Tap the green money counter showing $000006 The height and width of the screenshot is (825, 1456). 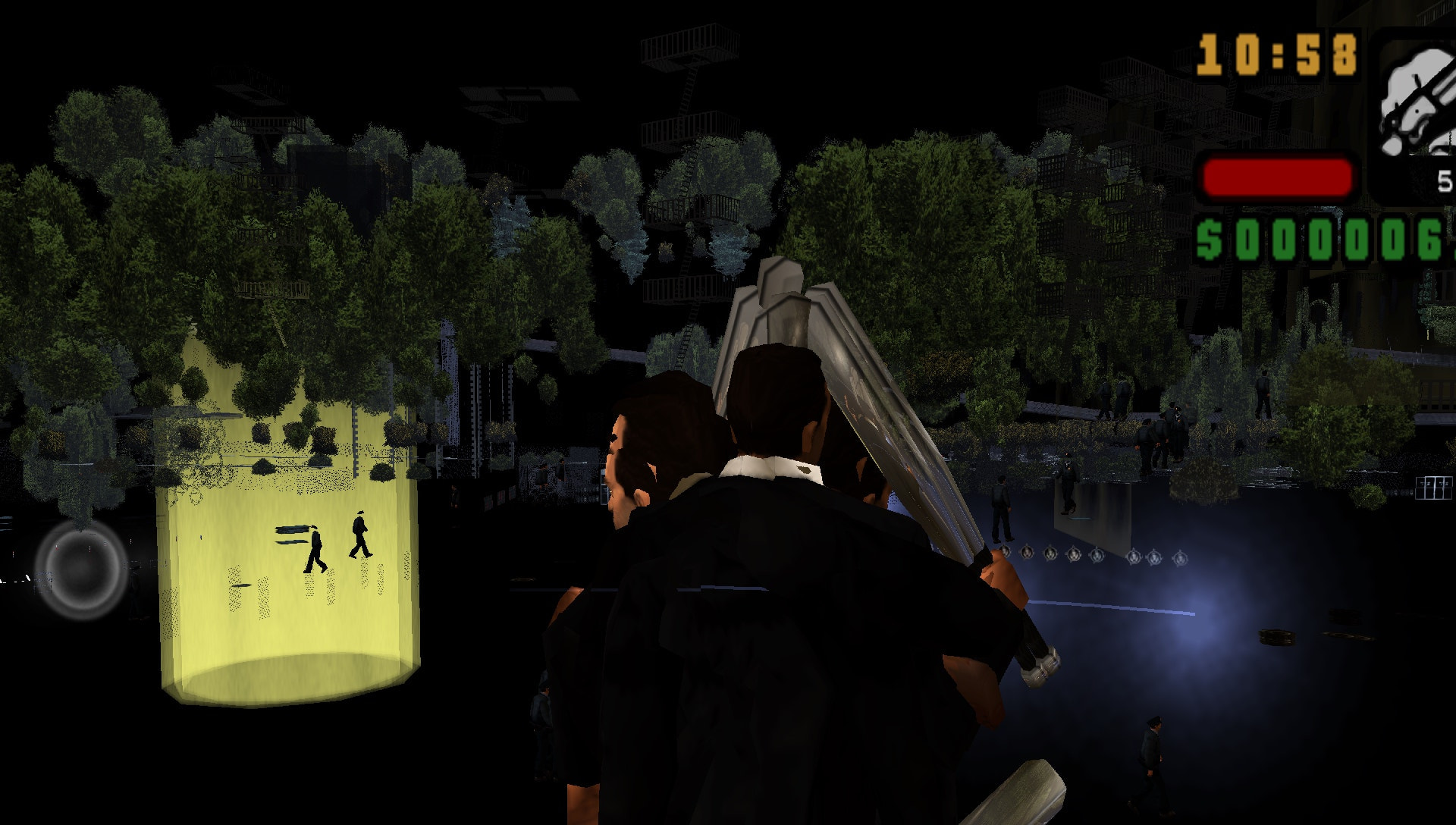pyautogui.click(x=1319, y=239)
